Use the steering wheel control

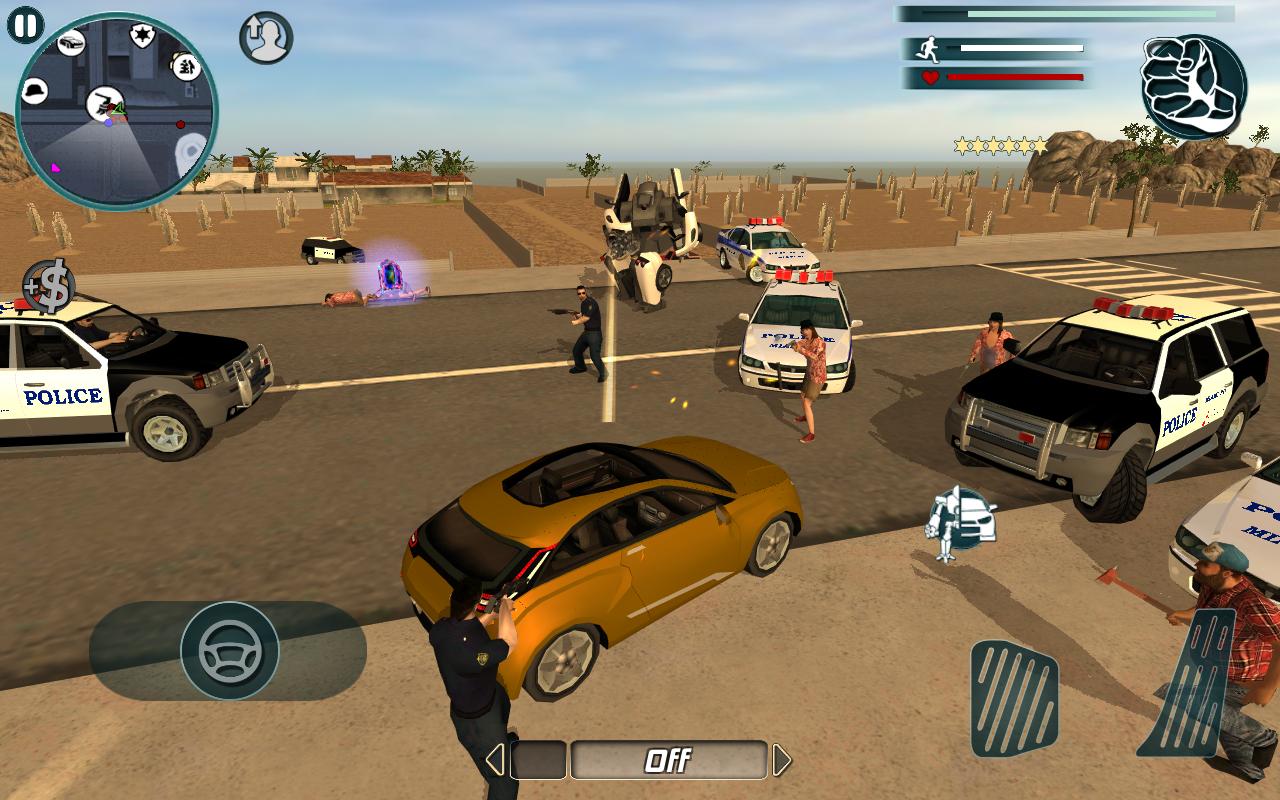[229, 651]
